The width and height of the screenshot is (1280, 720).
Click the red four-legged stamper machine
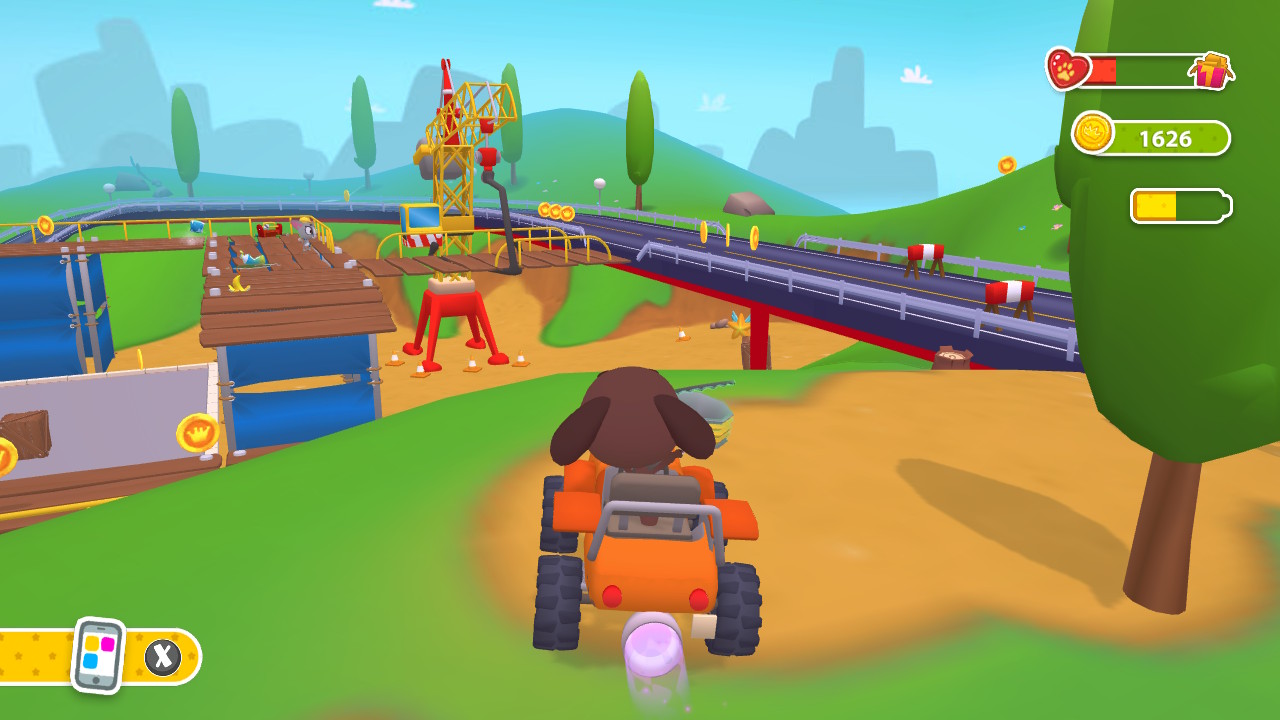[455, 315]
